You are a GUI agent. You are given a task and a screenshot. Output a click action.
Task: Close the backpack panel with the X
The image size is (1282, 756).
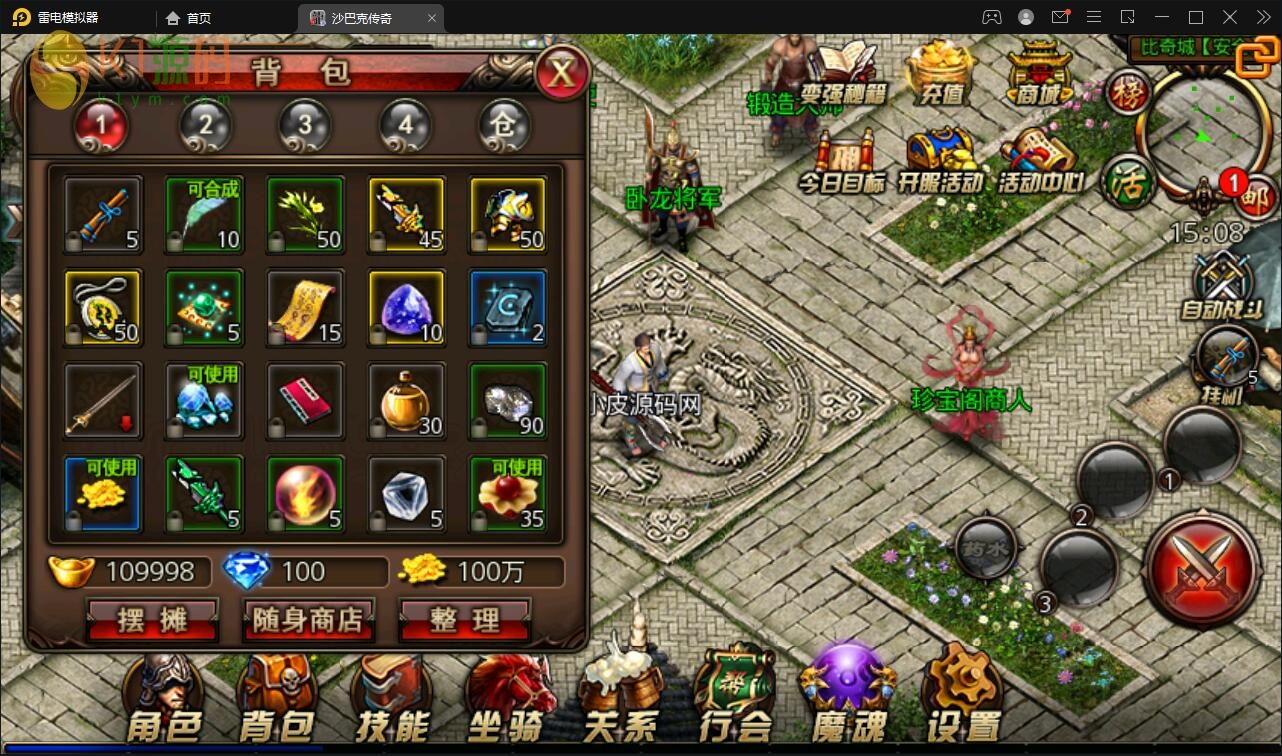click(562, 72)
